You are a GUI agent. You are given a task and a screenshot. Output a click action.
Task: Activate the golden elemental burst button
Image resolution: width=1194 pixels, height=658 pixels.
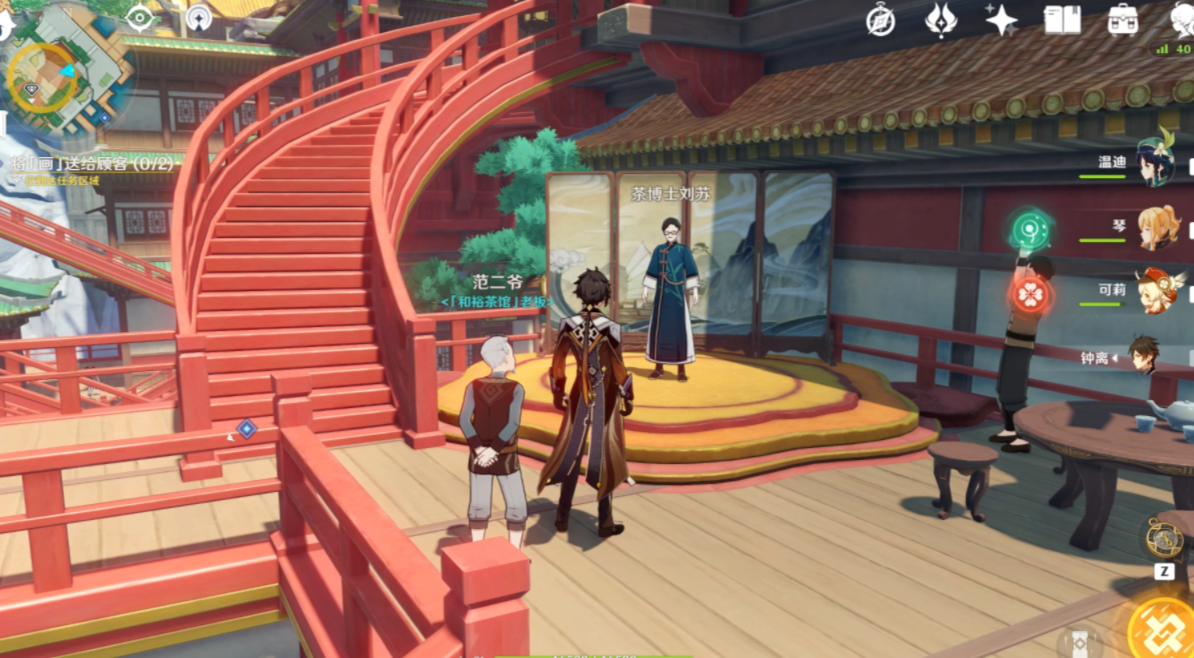point(1162,626)
